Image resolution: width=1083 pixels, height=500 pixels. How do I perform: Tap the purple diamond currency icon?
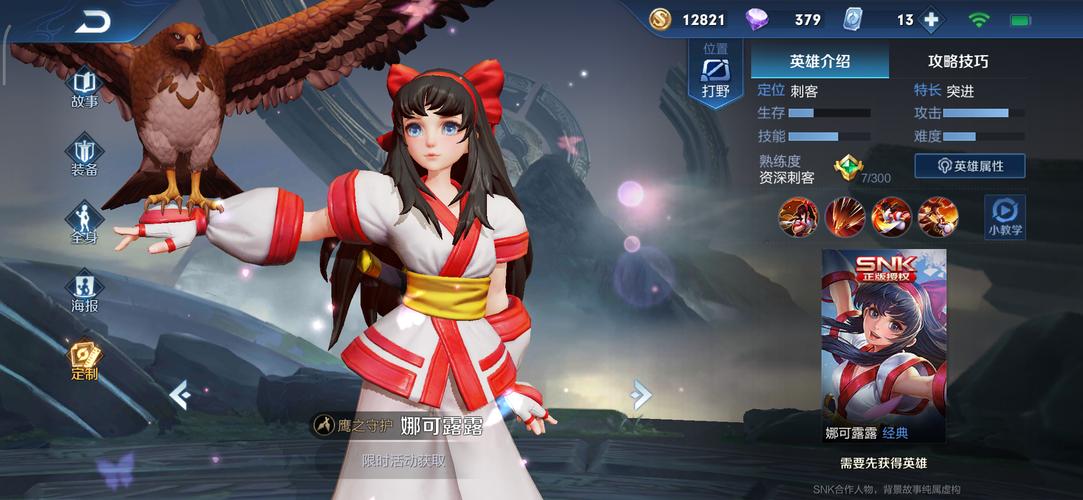point(757,19)
